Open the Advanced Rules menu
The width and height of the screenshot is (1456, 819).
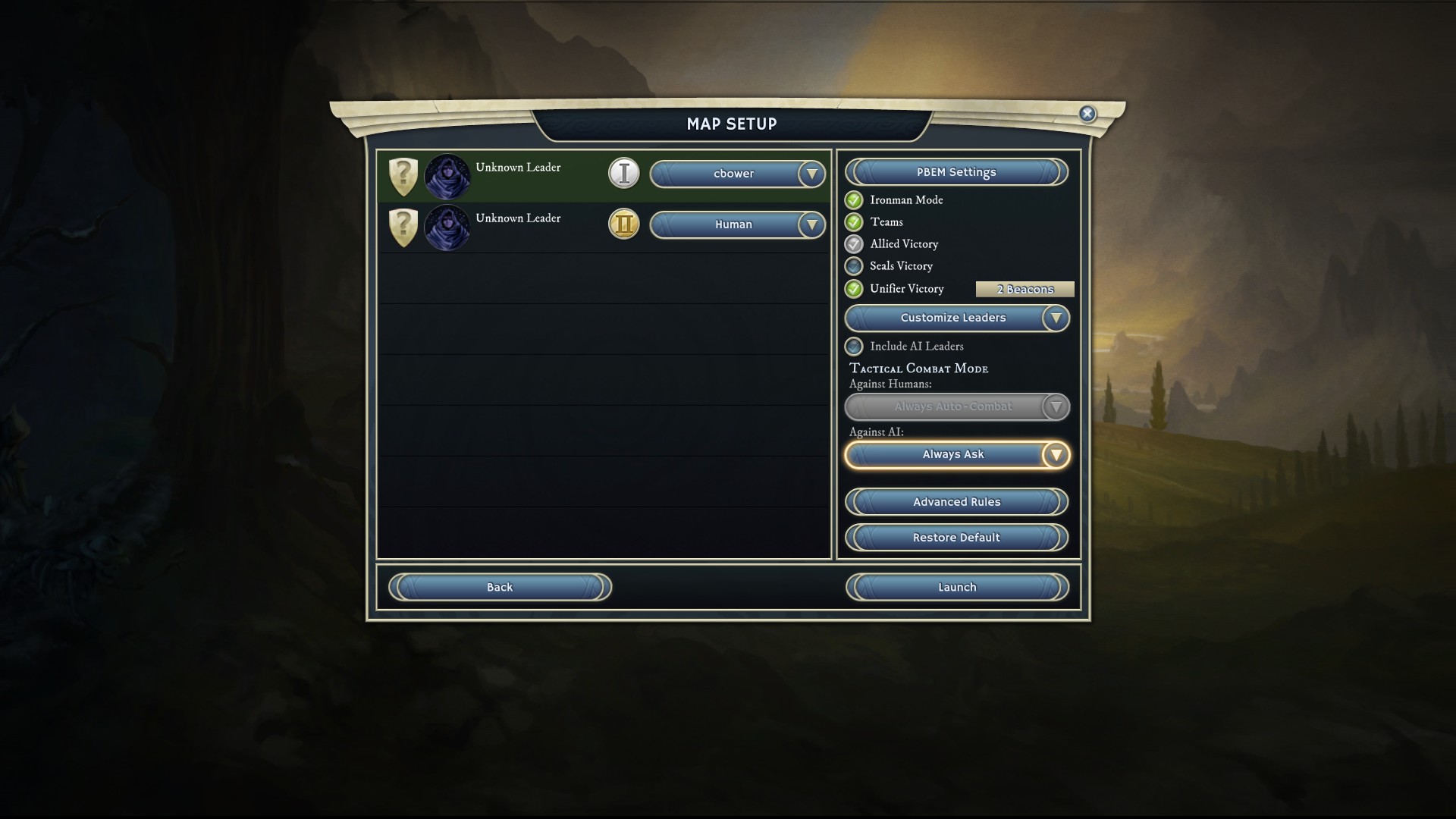(x=956, y=502)
